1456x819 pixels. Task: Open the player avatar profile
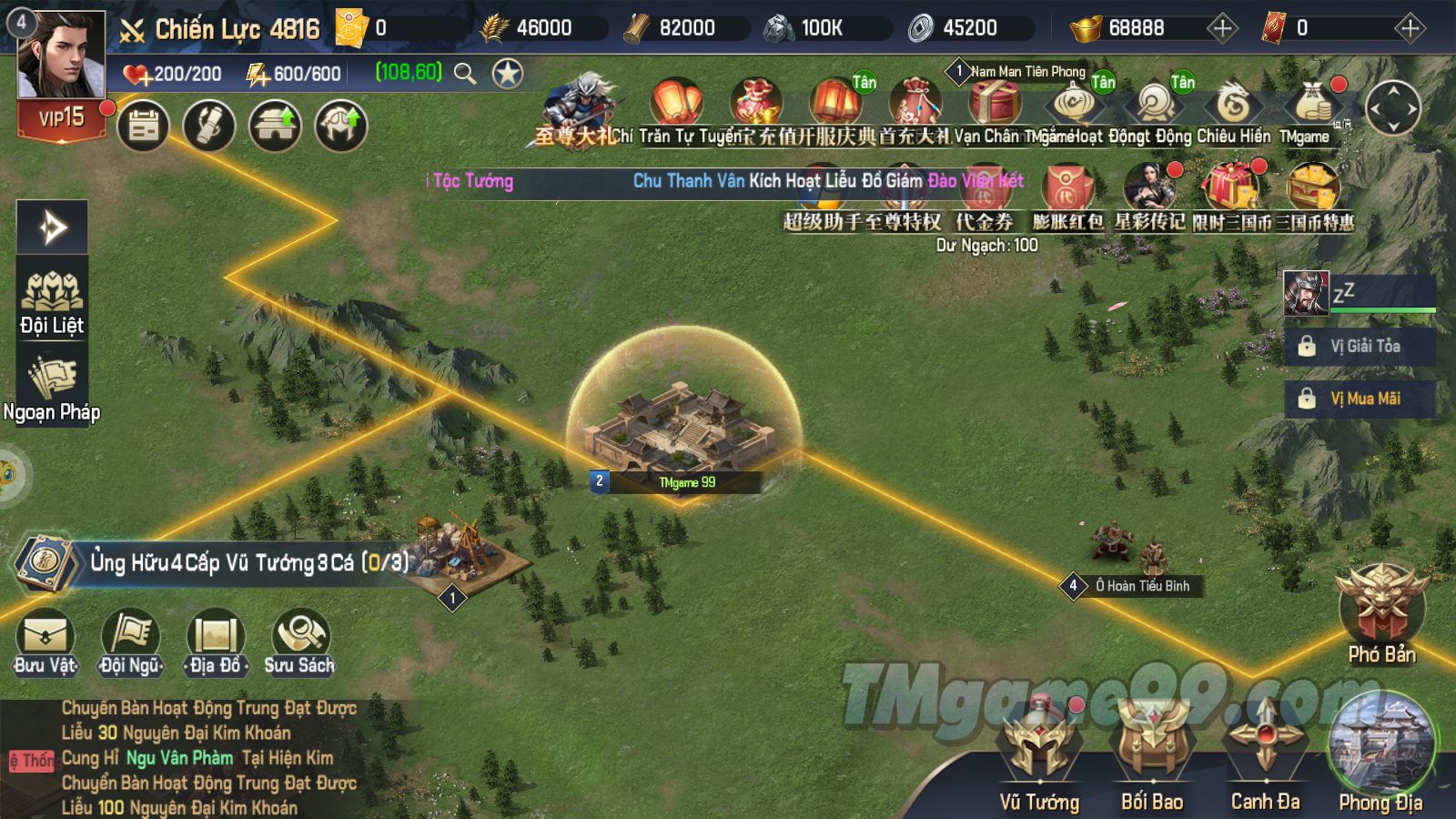(62, 55)
